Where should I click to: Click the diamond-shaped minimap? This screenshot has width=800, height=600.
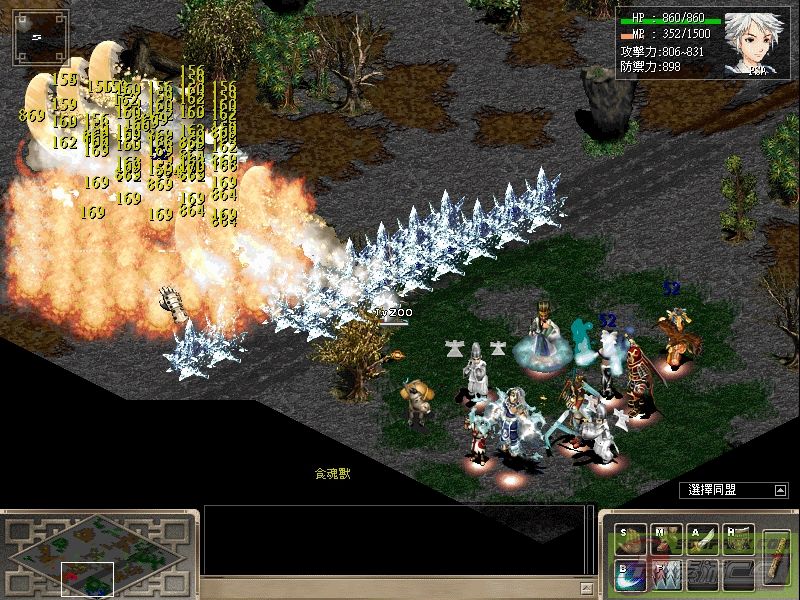coord(100,551)
